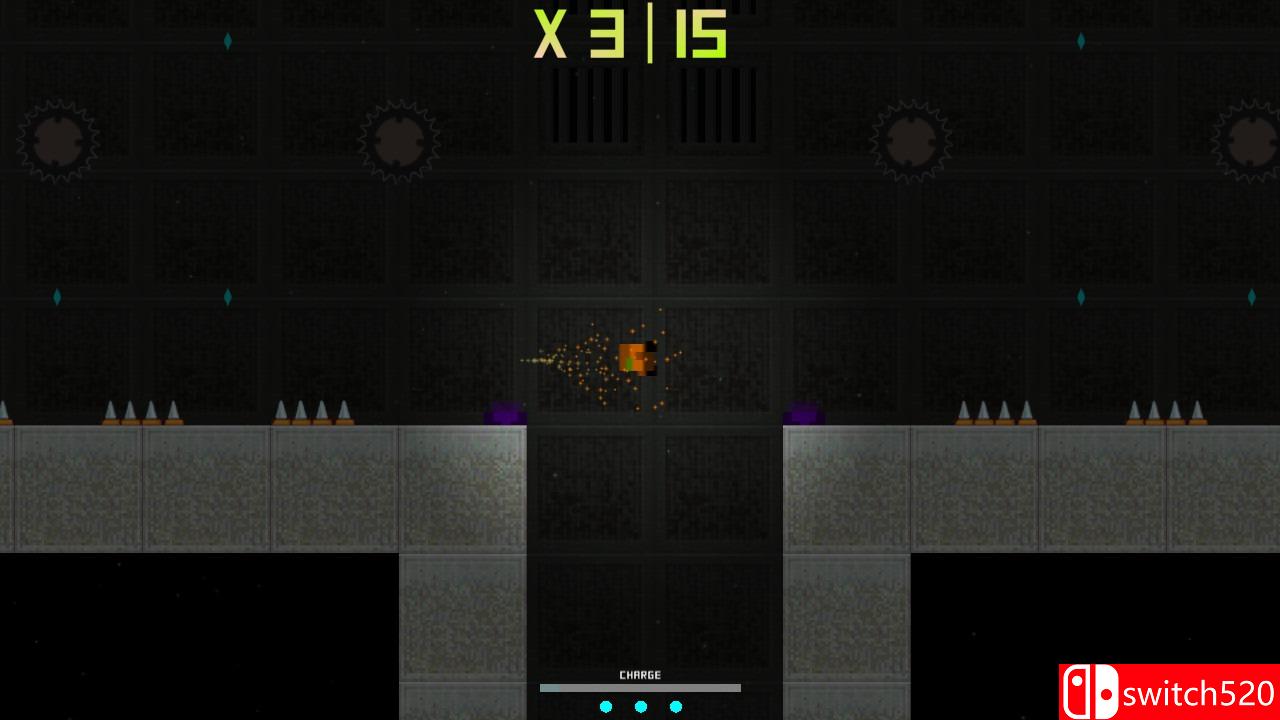Click the CHARGE progress bar
Image resolution: width=1280 pixels, height=720 pixels.
click(640, 688)
